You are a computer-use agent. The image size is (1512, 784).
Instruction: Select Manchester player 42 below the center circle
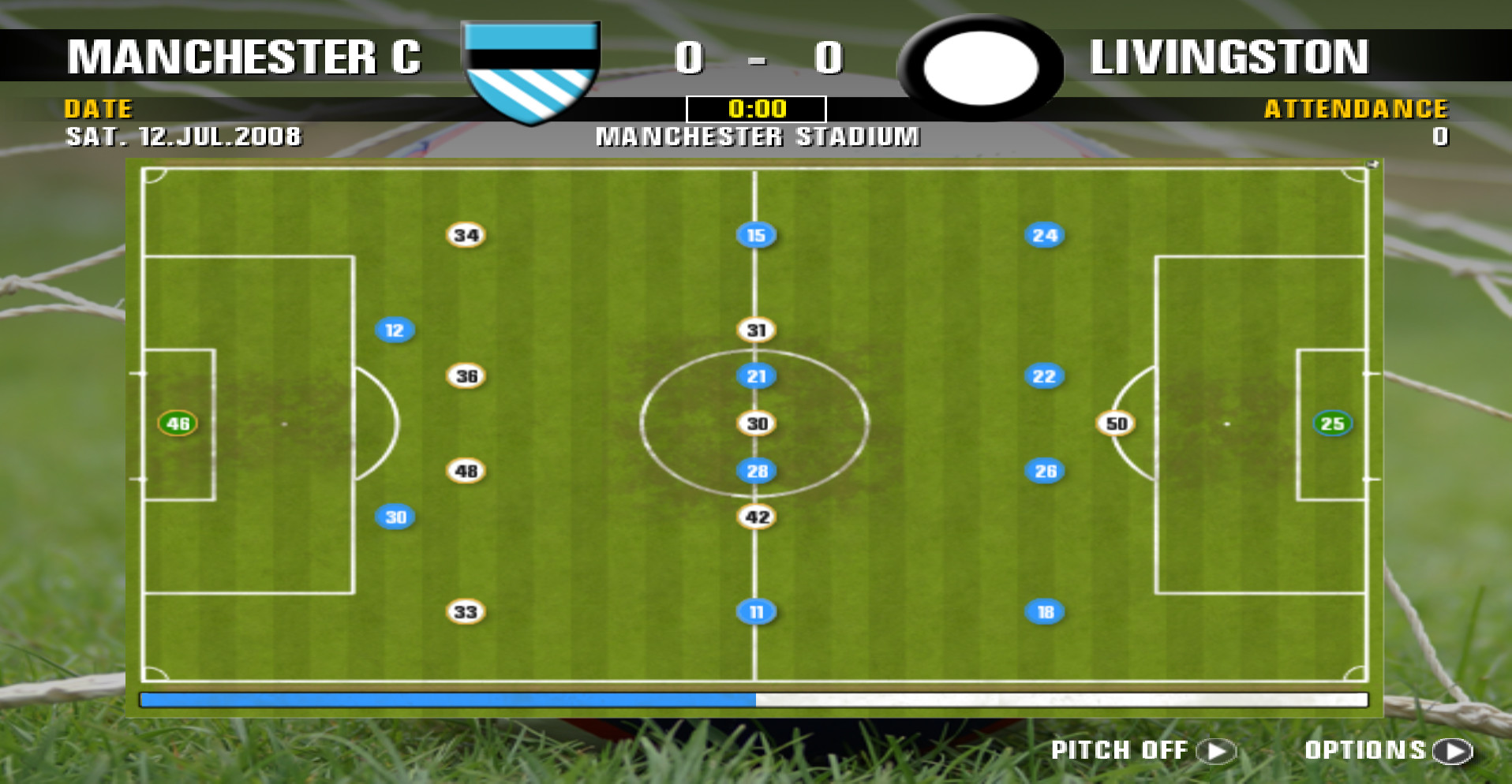click(x=757, y=517)
